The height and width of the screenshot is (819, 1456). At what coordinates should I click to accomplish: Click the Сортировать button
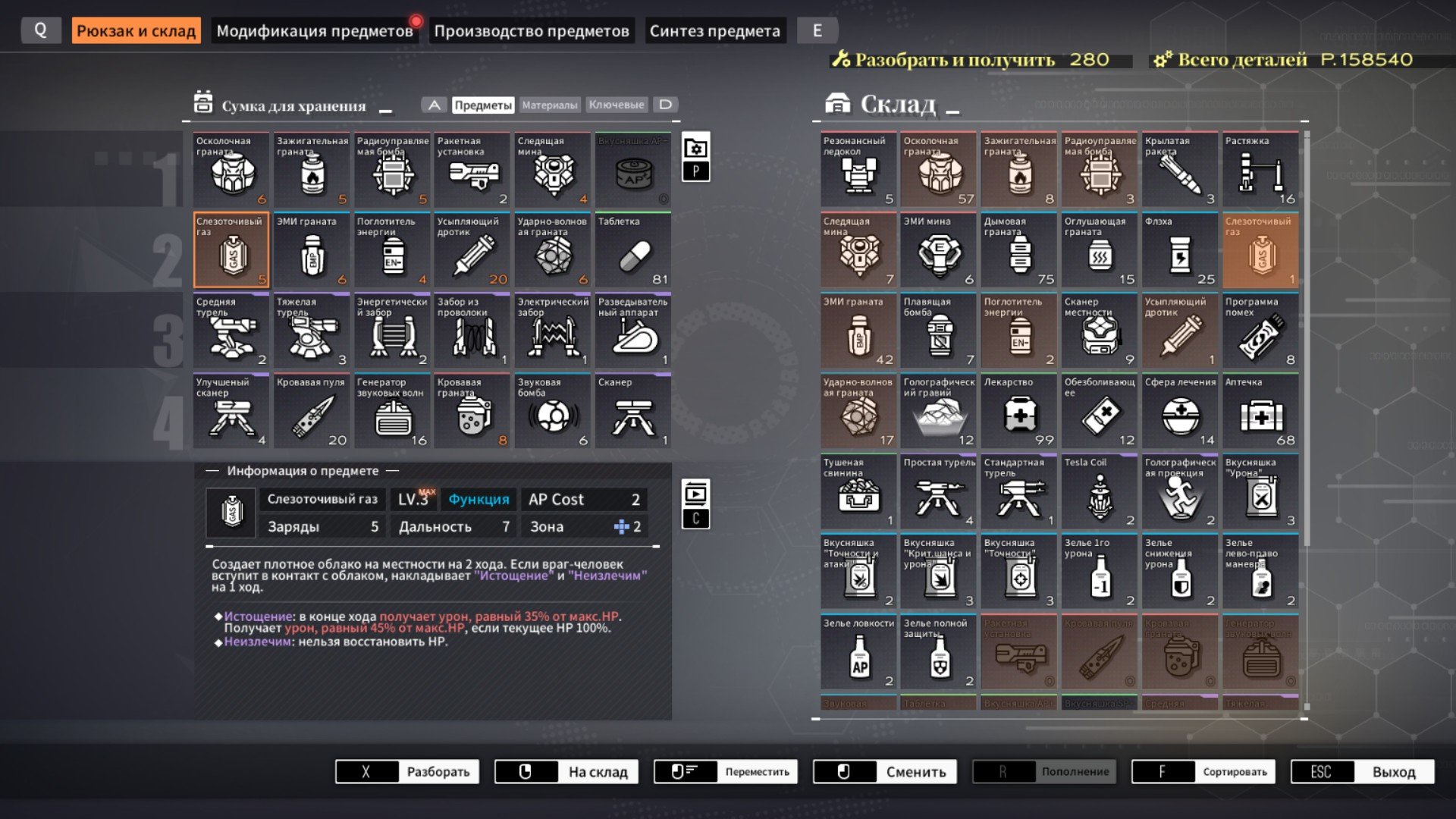[1203, 772]
